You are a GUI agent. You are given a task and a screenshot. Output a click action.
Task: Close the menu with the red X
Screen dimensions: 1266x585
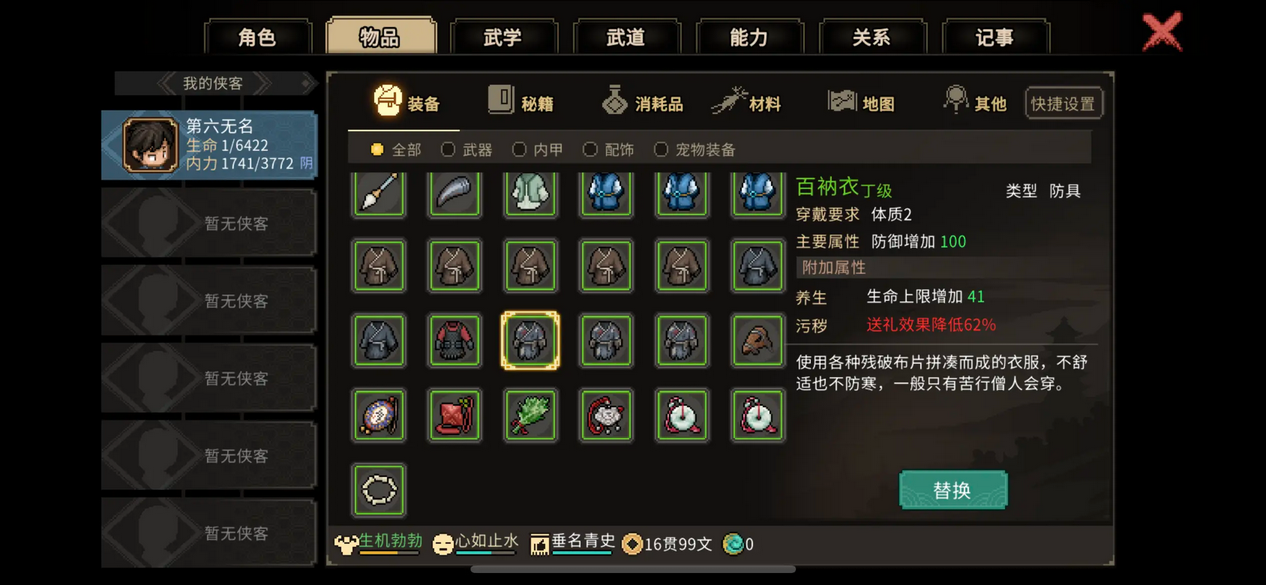(1162, 32)
